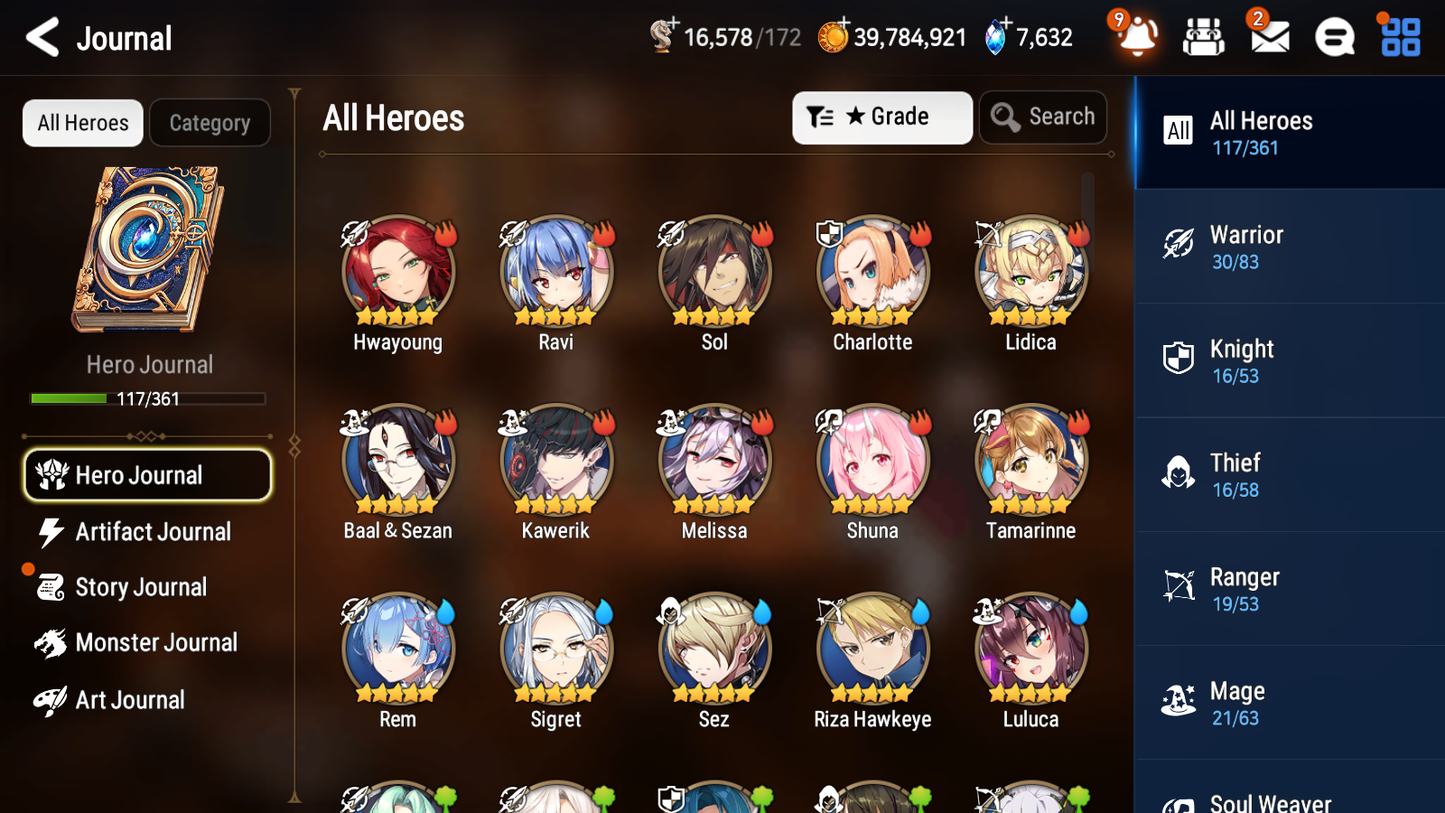This screenshot has height=813, width=1445.
Task: View Hwayoung's hero portrait
Action: (397, 271)
